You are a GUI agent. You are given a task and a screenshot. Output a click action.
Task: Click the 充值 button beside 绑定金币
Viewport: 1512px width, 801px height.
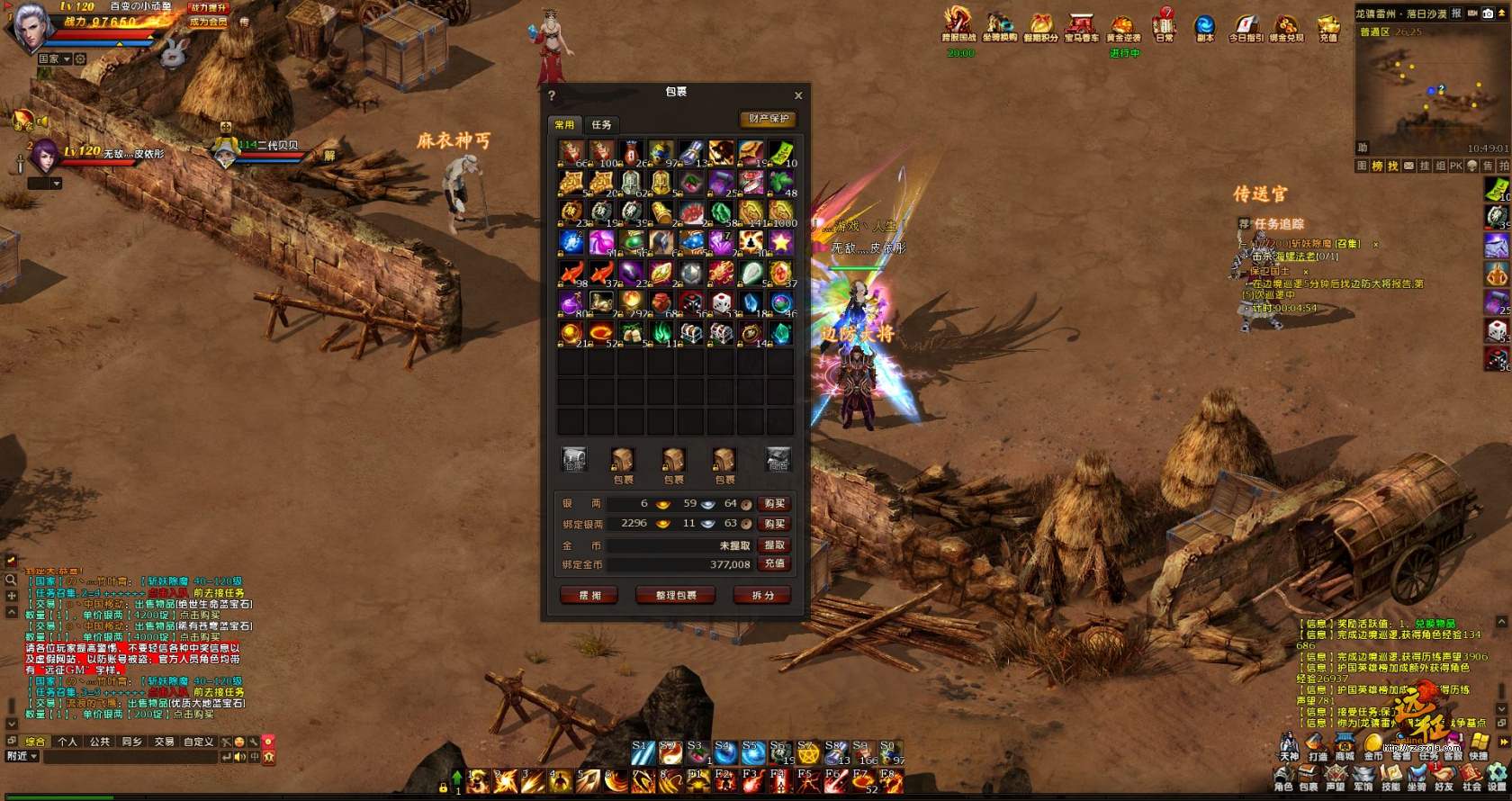[x=774, y=563]
